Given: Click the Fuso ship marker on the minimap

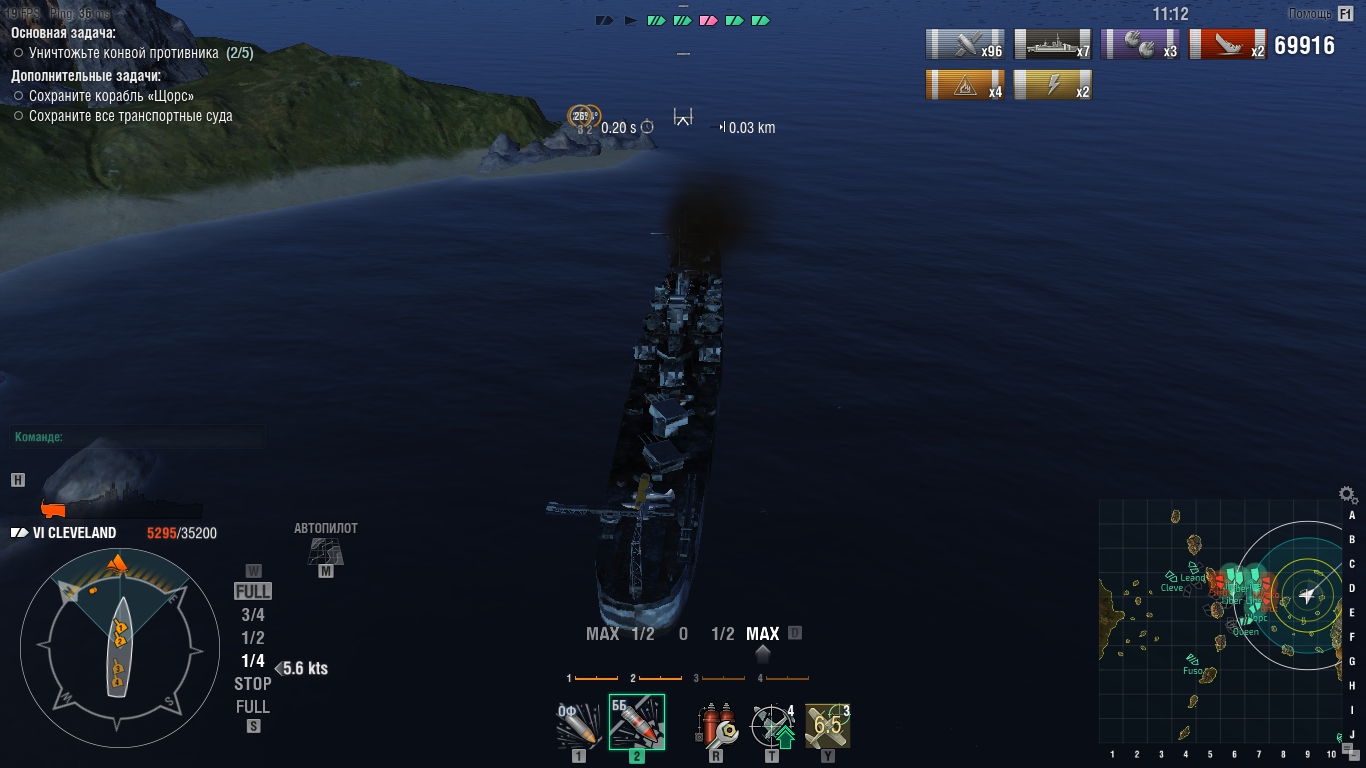Looking at the screenshot, I should [1192, 659].
